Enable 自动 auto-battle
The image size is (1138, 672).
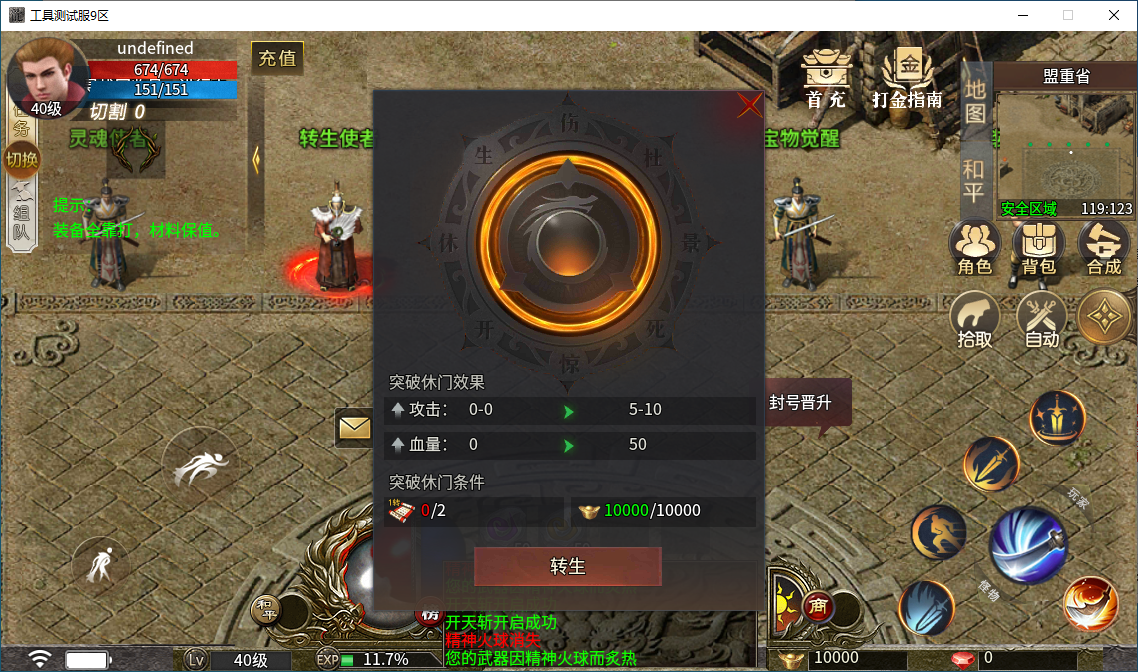[1042, 320]
